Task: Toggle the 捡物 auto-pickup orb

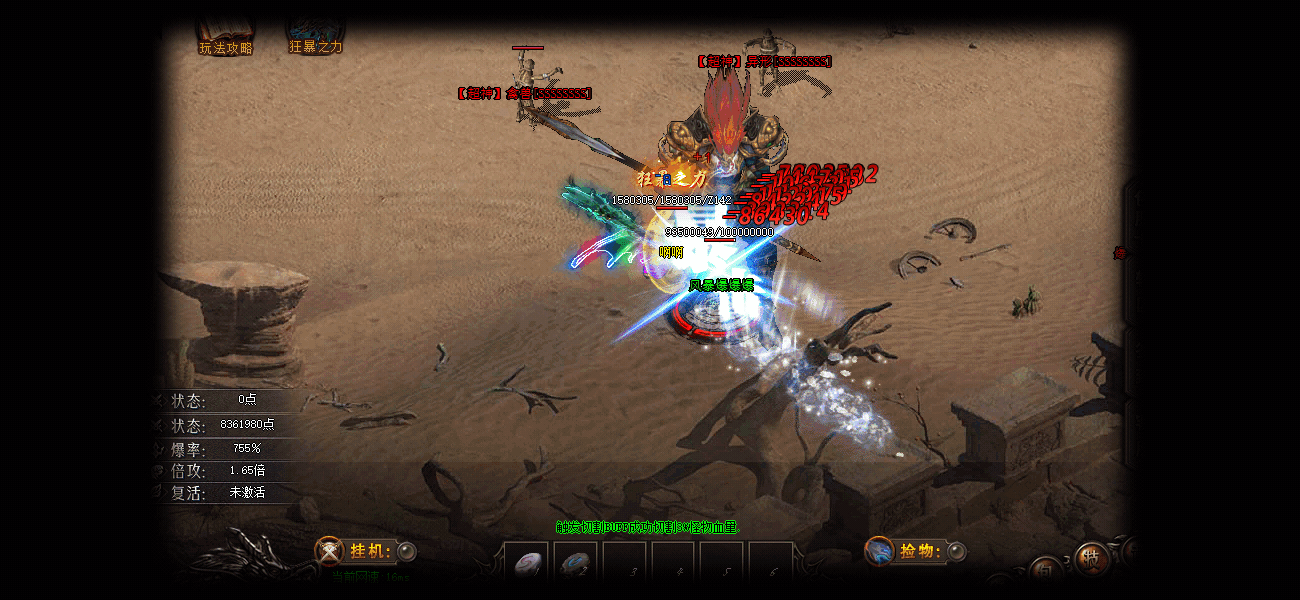Action: point(957,551)
